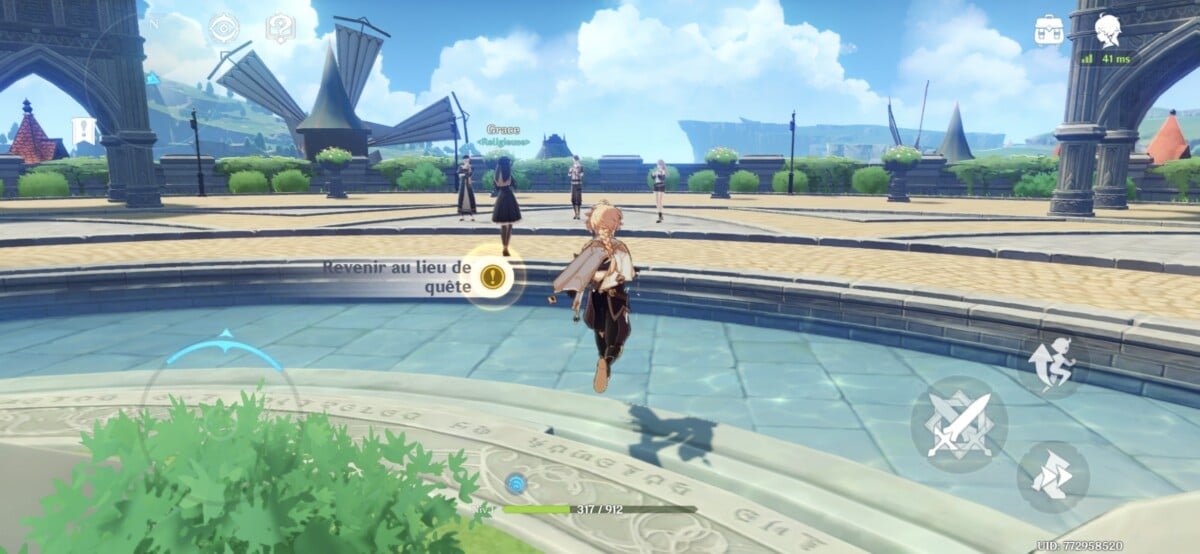Open the character profile head icon

[x=1107, y=29]
